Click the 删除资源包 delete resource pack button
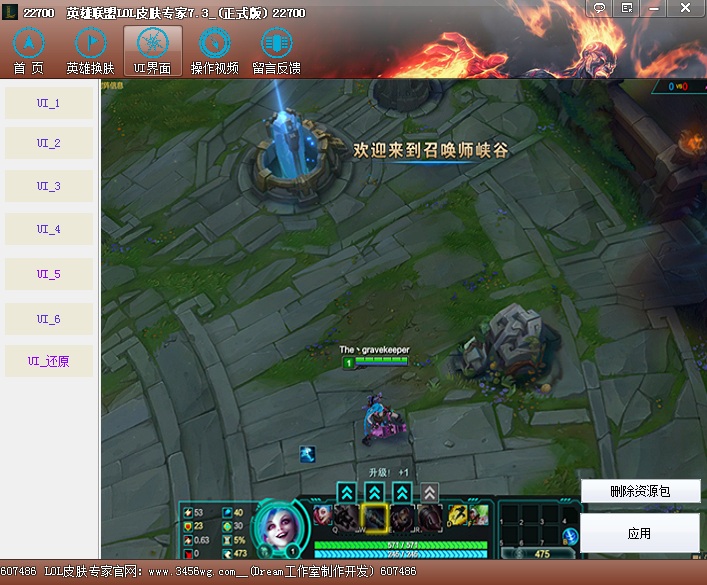707x585 pixels. (x=640, y=492)
